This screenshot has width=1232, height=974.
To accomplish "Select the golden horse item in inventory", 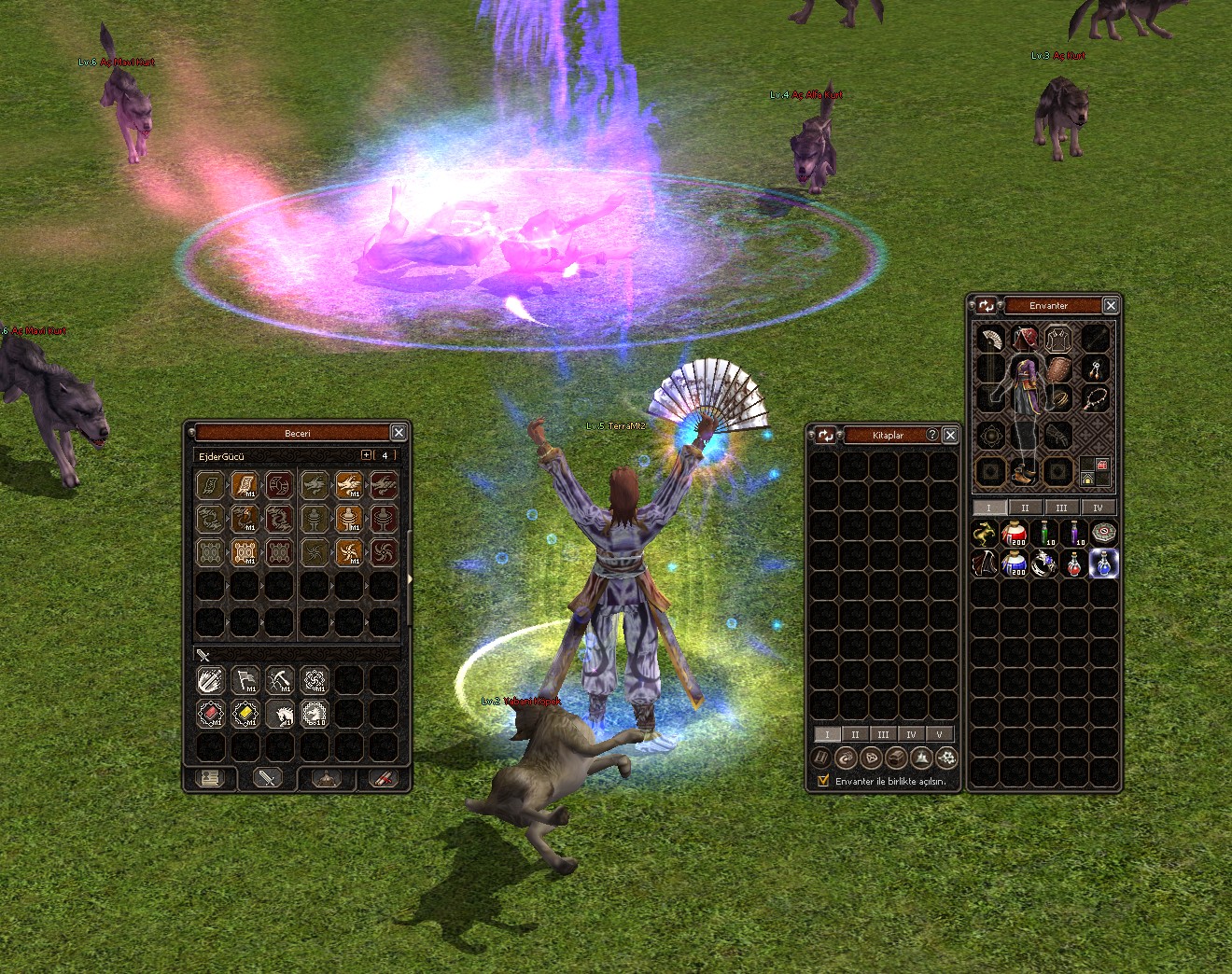I will pyautogui.click(x=985, y=535).
